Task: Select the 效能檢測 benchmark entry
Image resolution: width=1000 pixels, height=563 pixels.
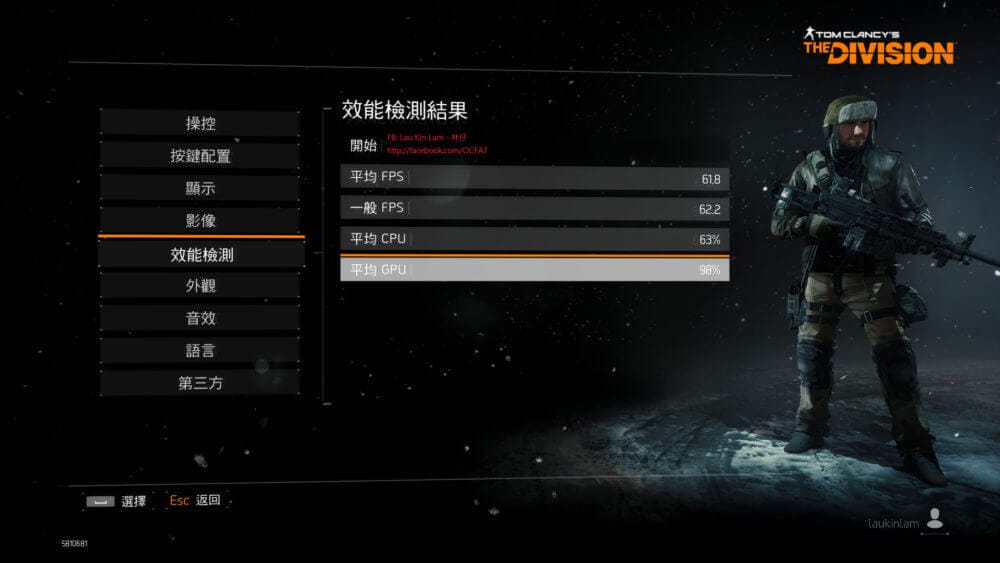Action: (200, 255)
